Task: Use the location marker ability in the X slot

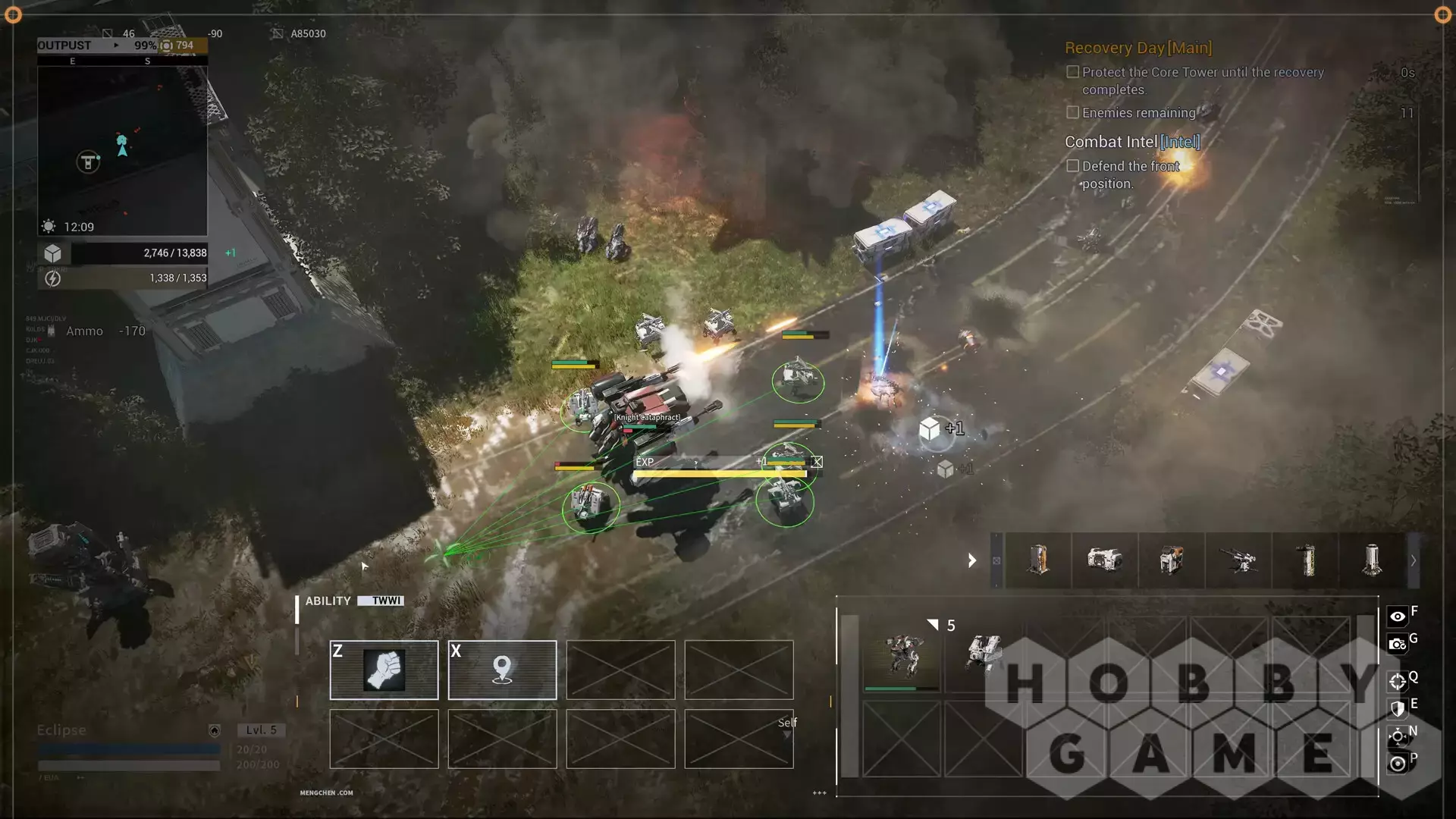Action: pos(502,670)
